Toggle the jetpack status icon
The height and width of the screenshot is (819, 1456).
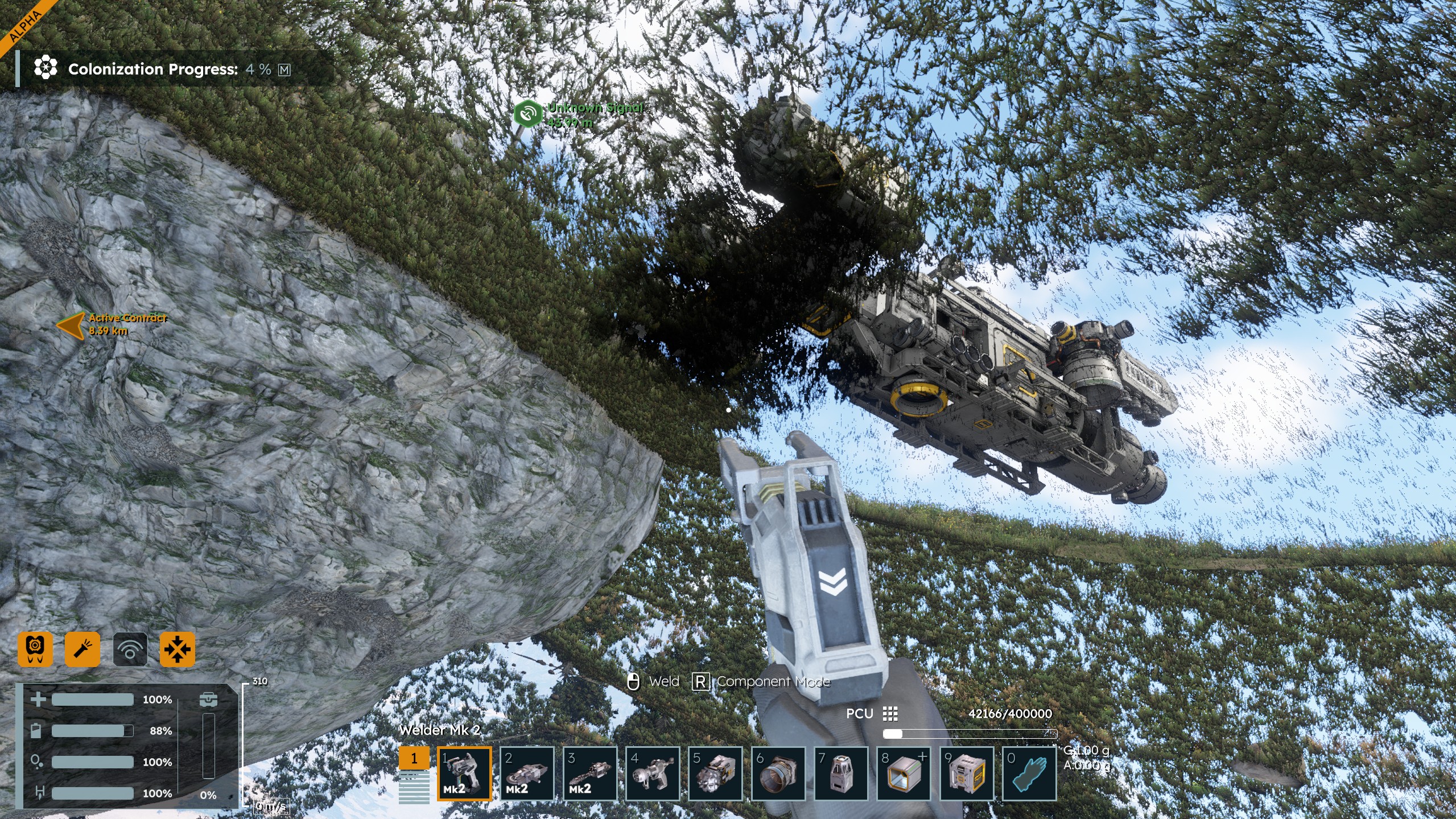pos(35,649)
